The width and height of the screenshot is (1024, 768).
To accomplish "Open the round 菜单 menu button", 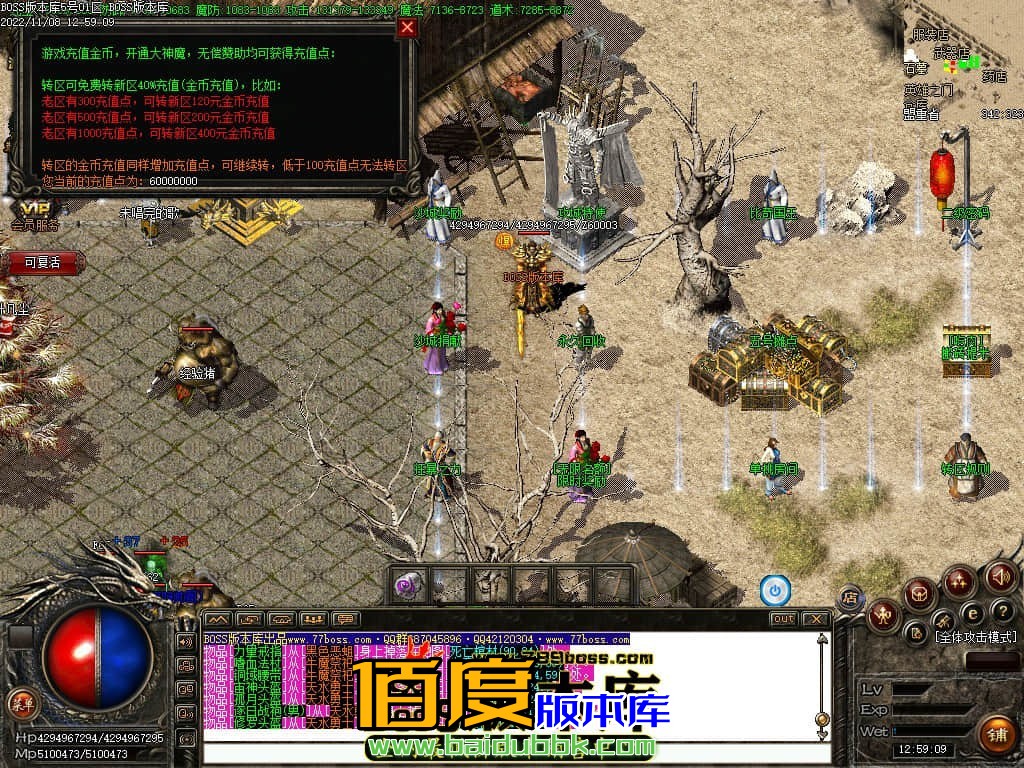I will pyautogui.click(x=21, y=702).
